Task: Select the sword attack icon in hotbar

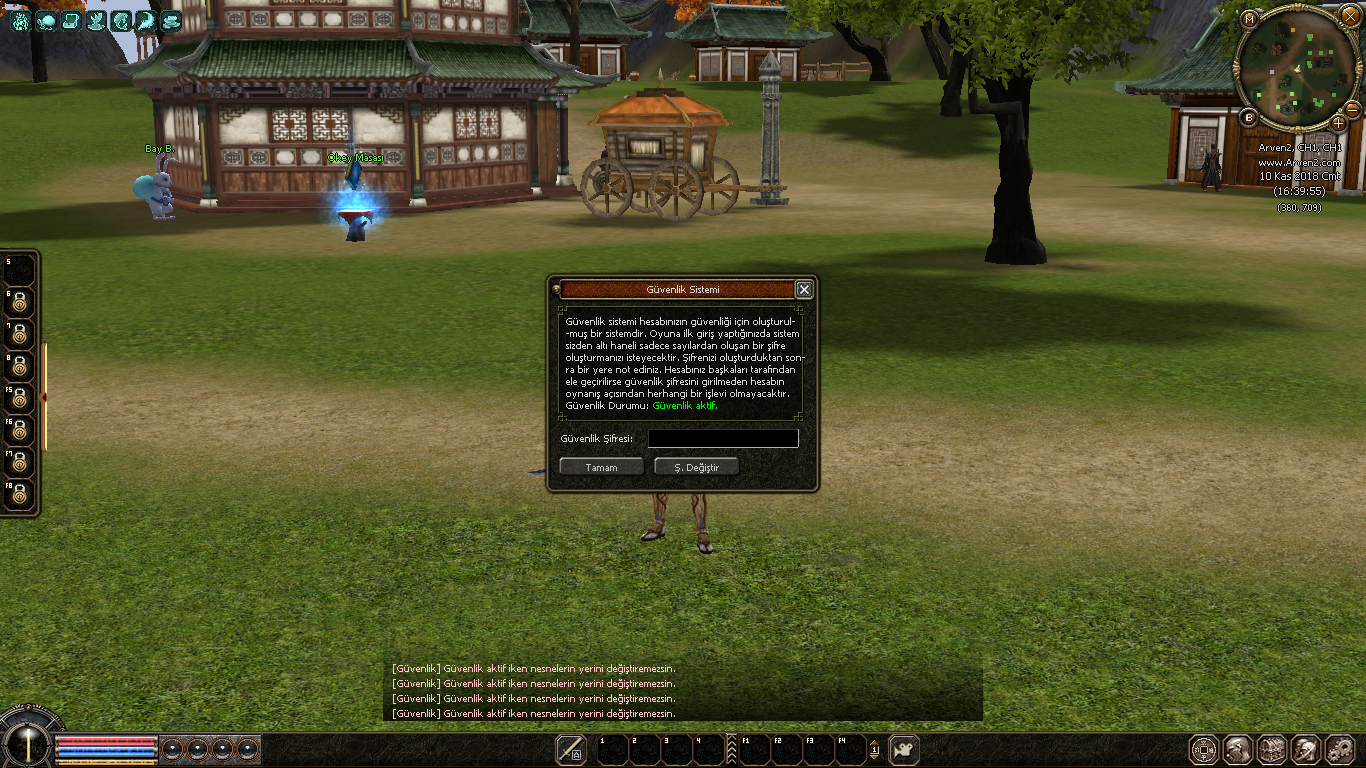Action: [x=571, y=749]
